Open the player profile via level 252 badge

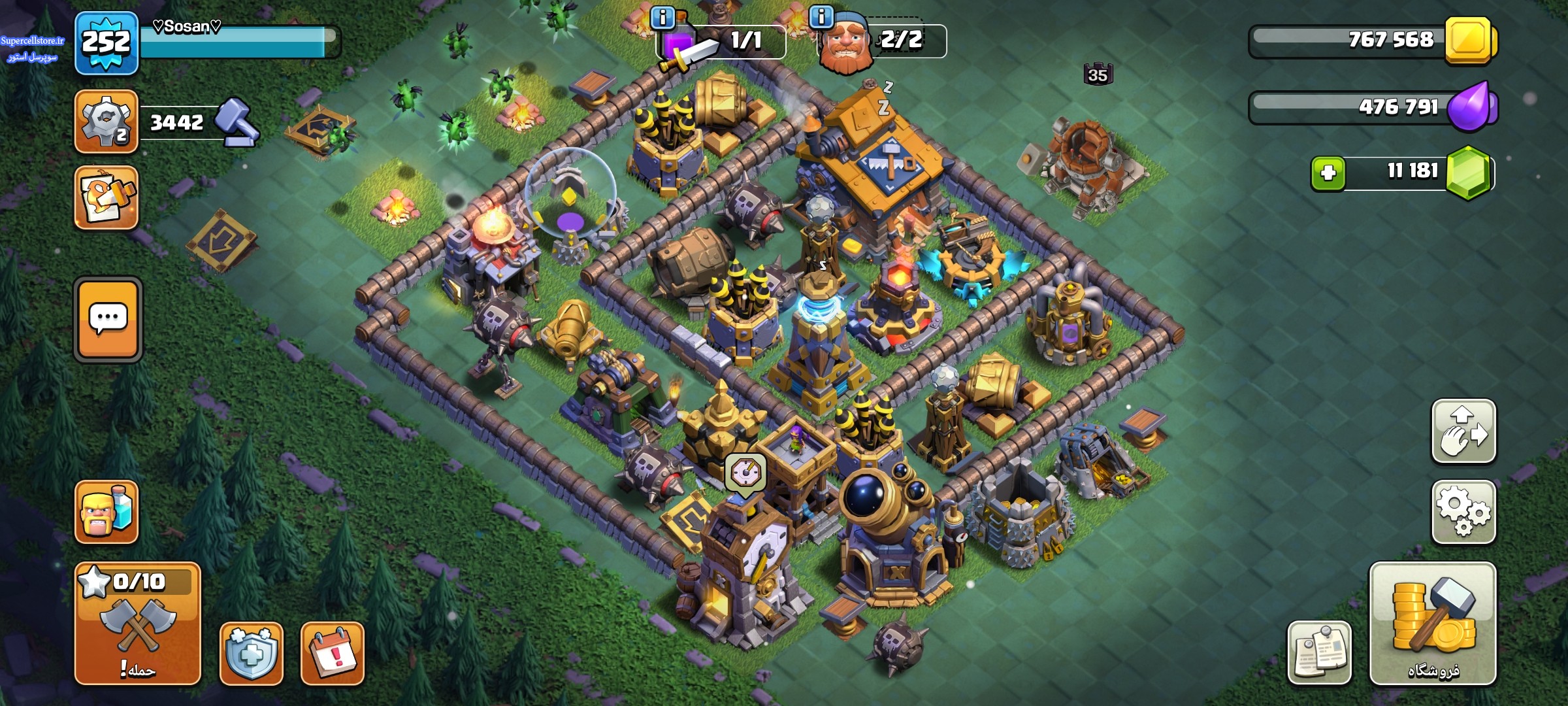[106, 43]
